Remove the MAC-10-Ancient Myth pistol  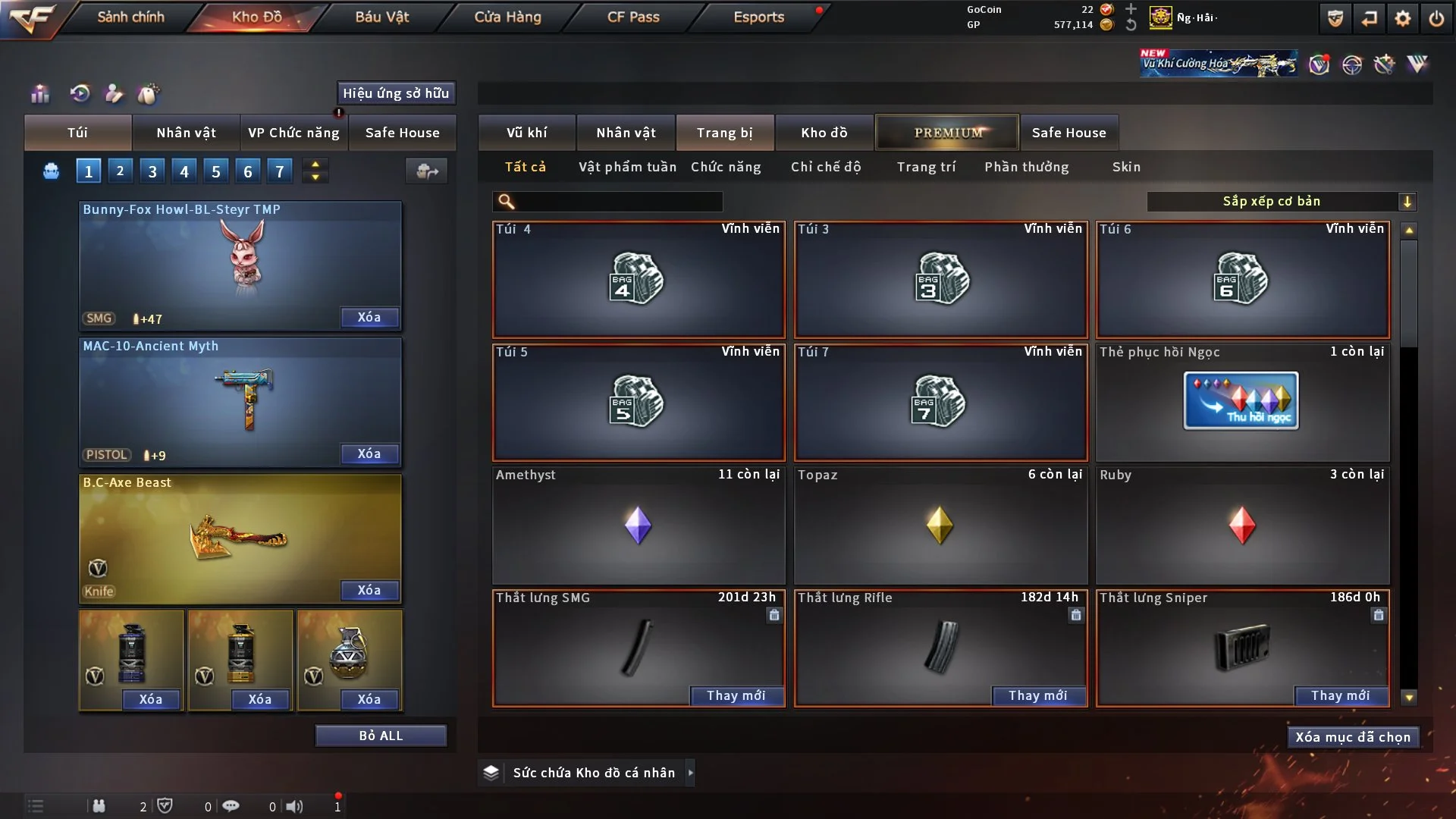point(369,453)
